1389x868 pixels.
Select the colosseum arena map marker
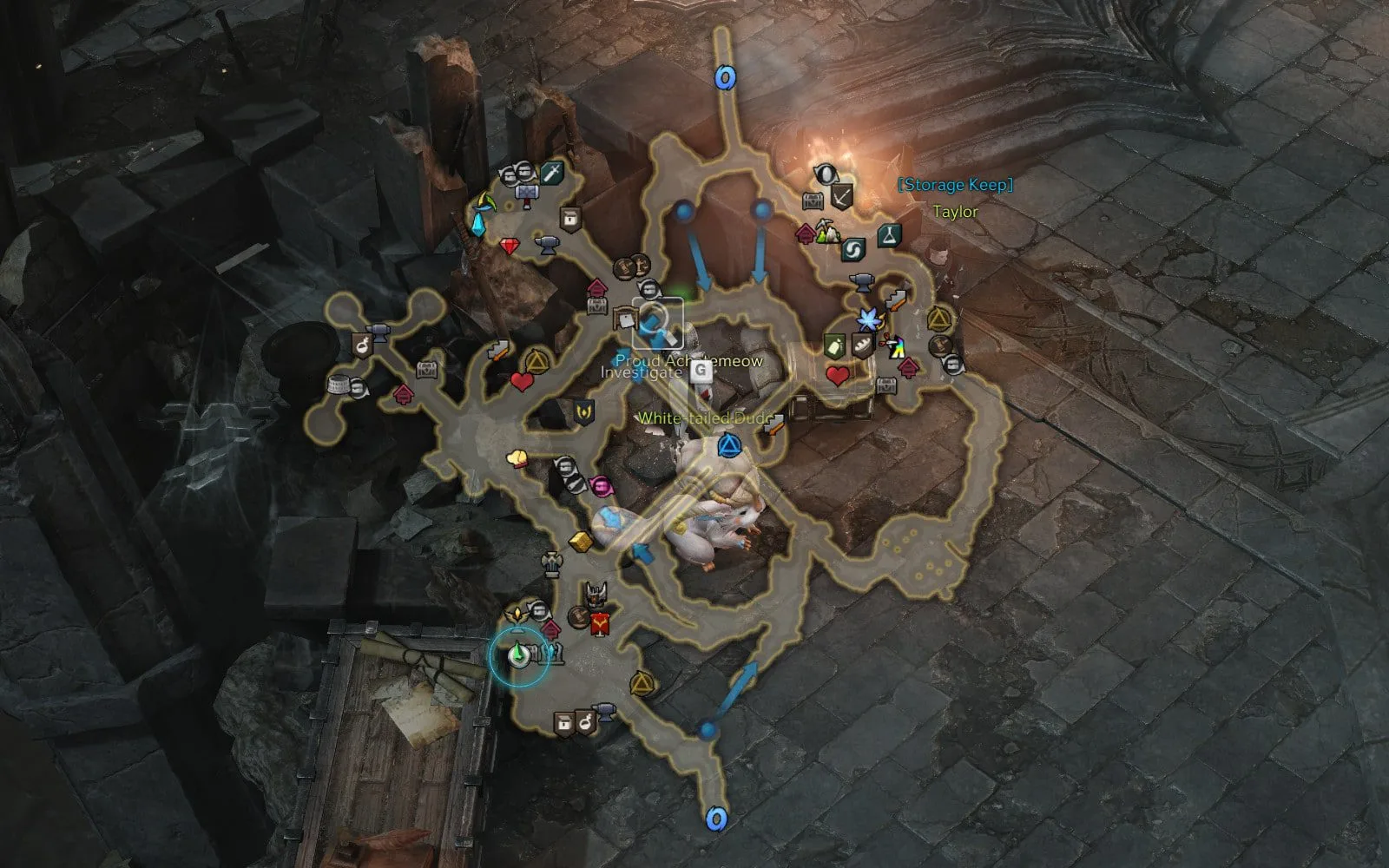coord(339,384)
